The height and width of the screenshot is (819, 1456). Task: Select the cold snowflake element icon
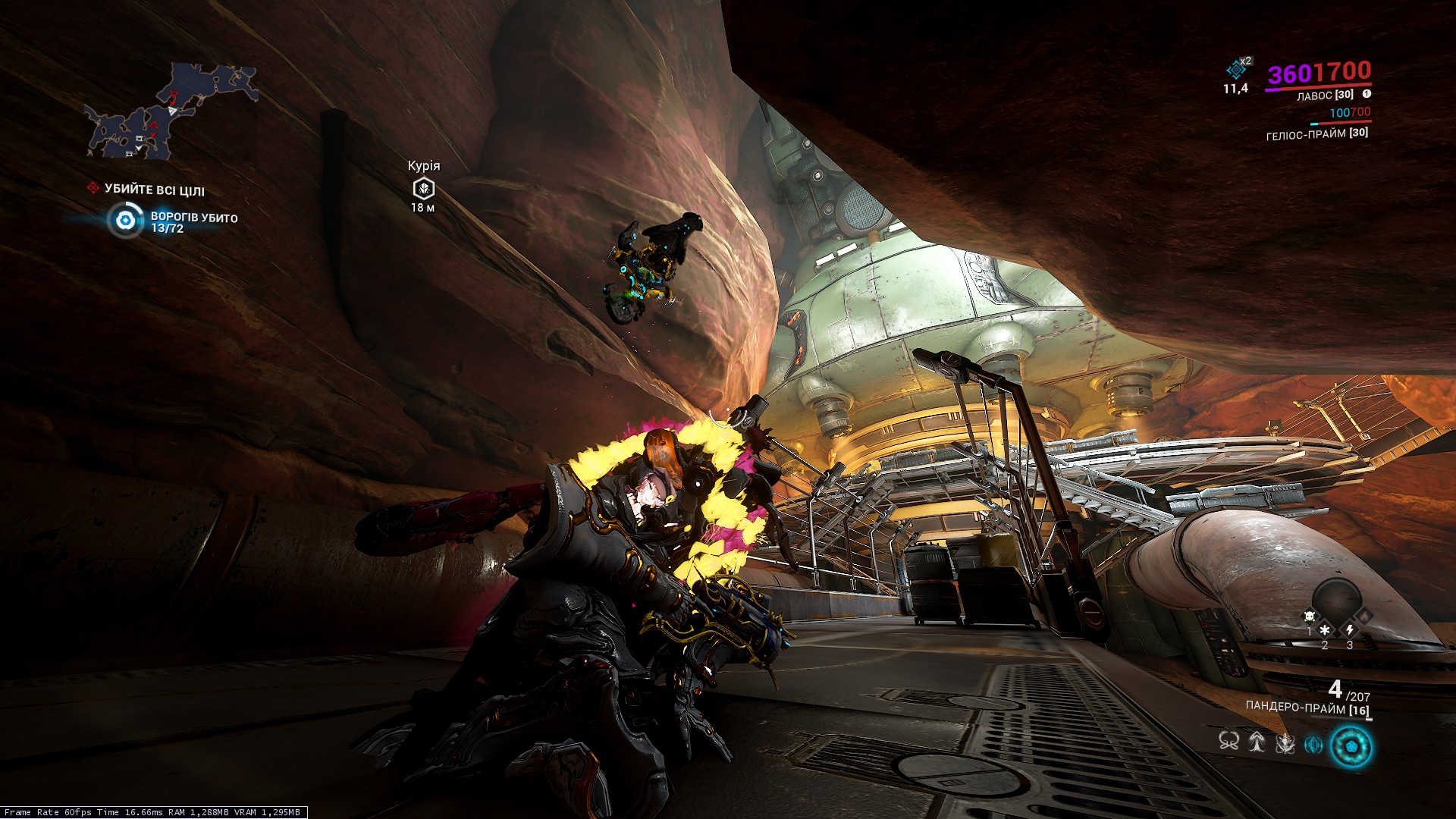tap(1325, 629)
